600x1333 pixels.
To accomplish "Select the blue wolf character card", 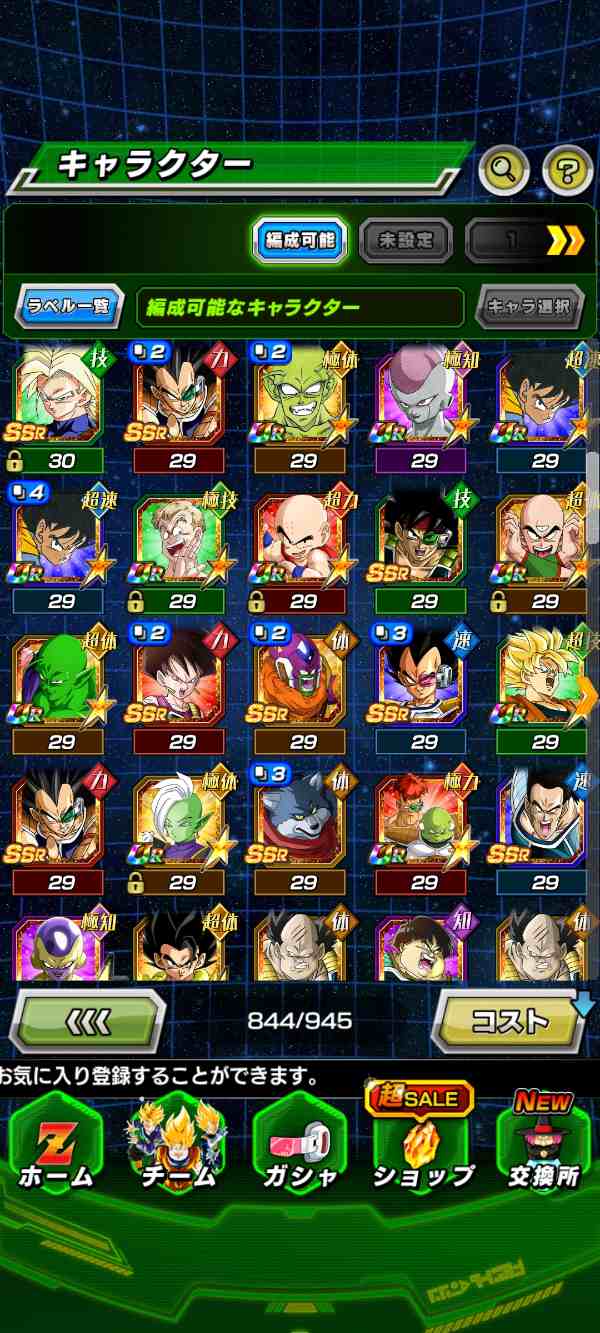I will [x=301, y=822].
